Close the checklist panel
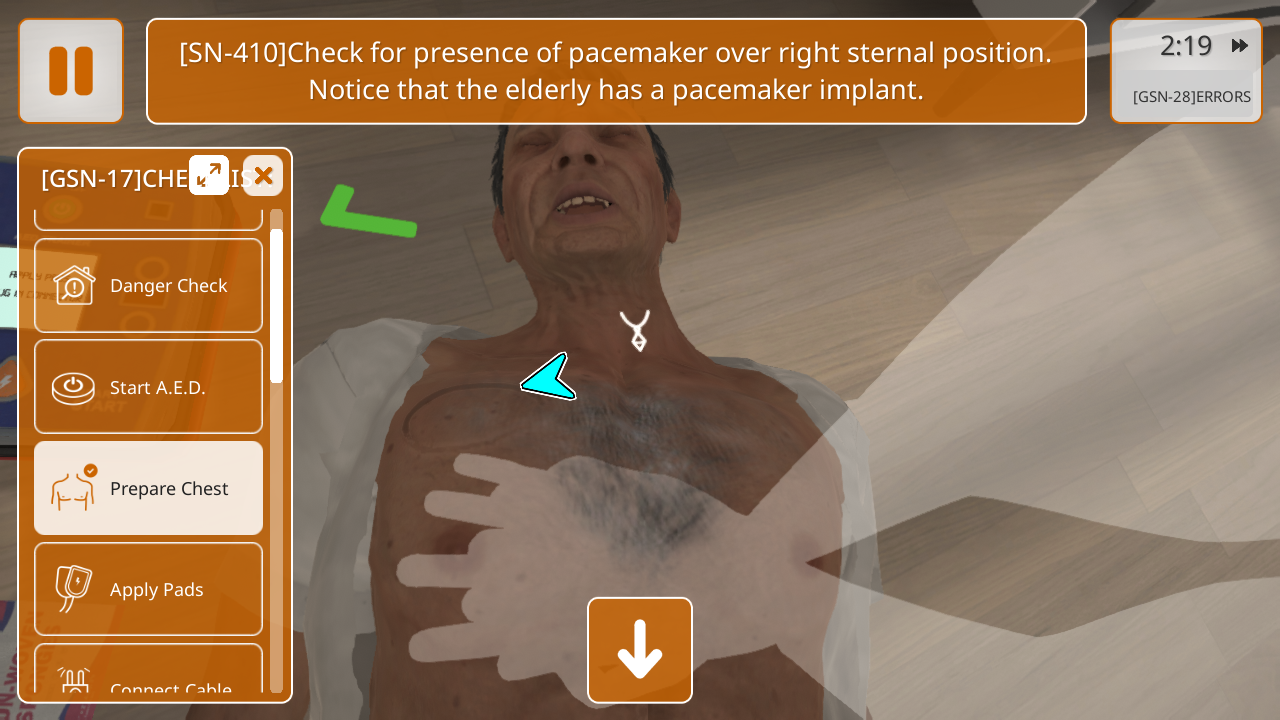The height and width of the screenshot is (720, 1280). click(x=263, y=176)
